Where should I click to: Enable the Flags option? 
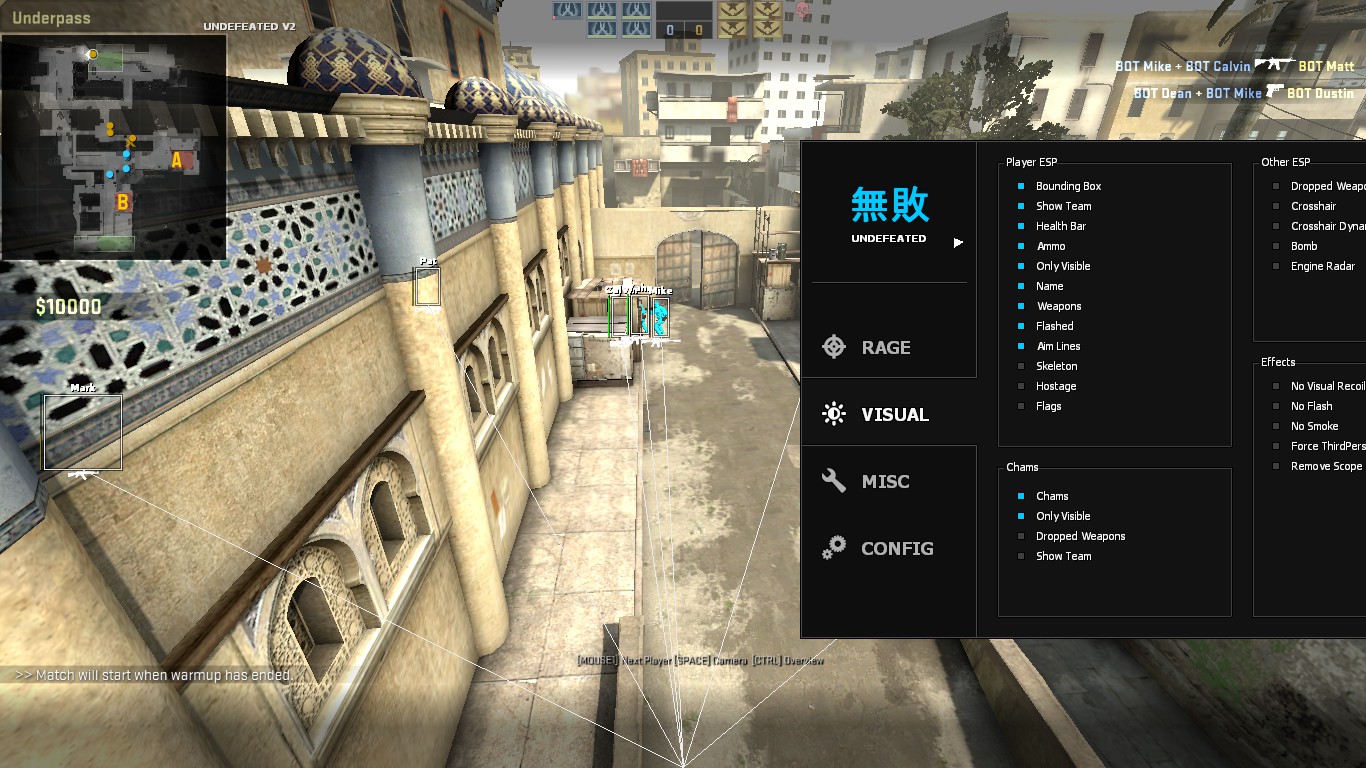[1021, 406]
